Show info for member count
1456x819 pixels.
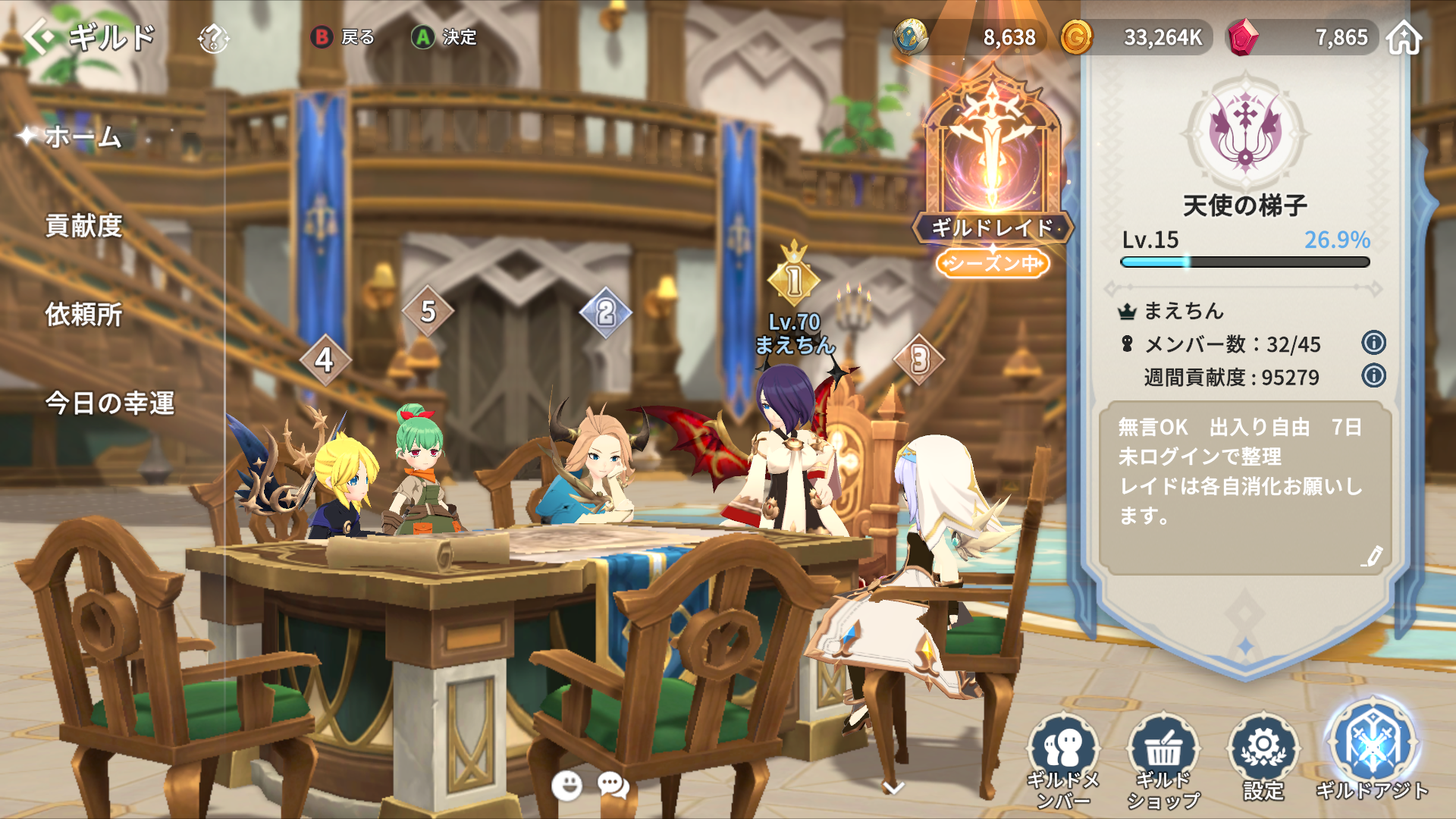(1373, 343)
